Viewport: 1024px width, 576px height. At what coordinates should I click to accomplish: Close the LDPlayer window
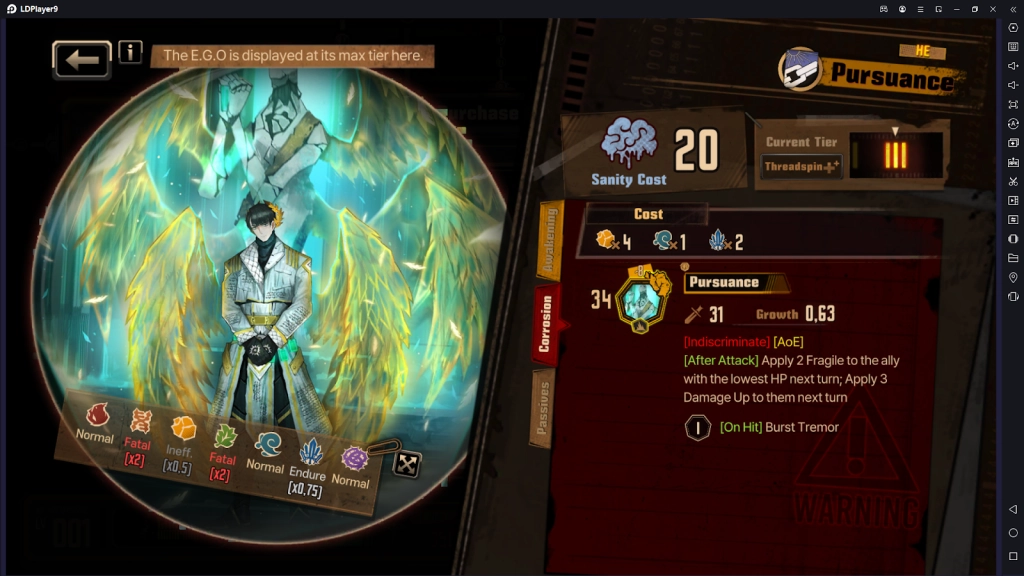[x=993, y=9]
